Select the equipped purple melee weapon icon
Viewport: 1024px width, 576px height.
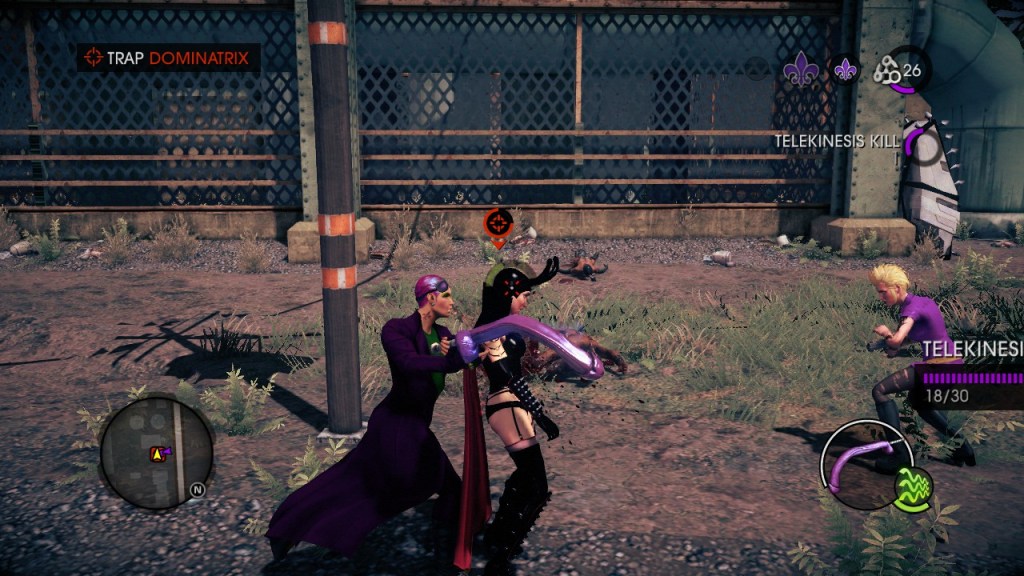coord(861,464)
